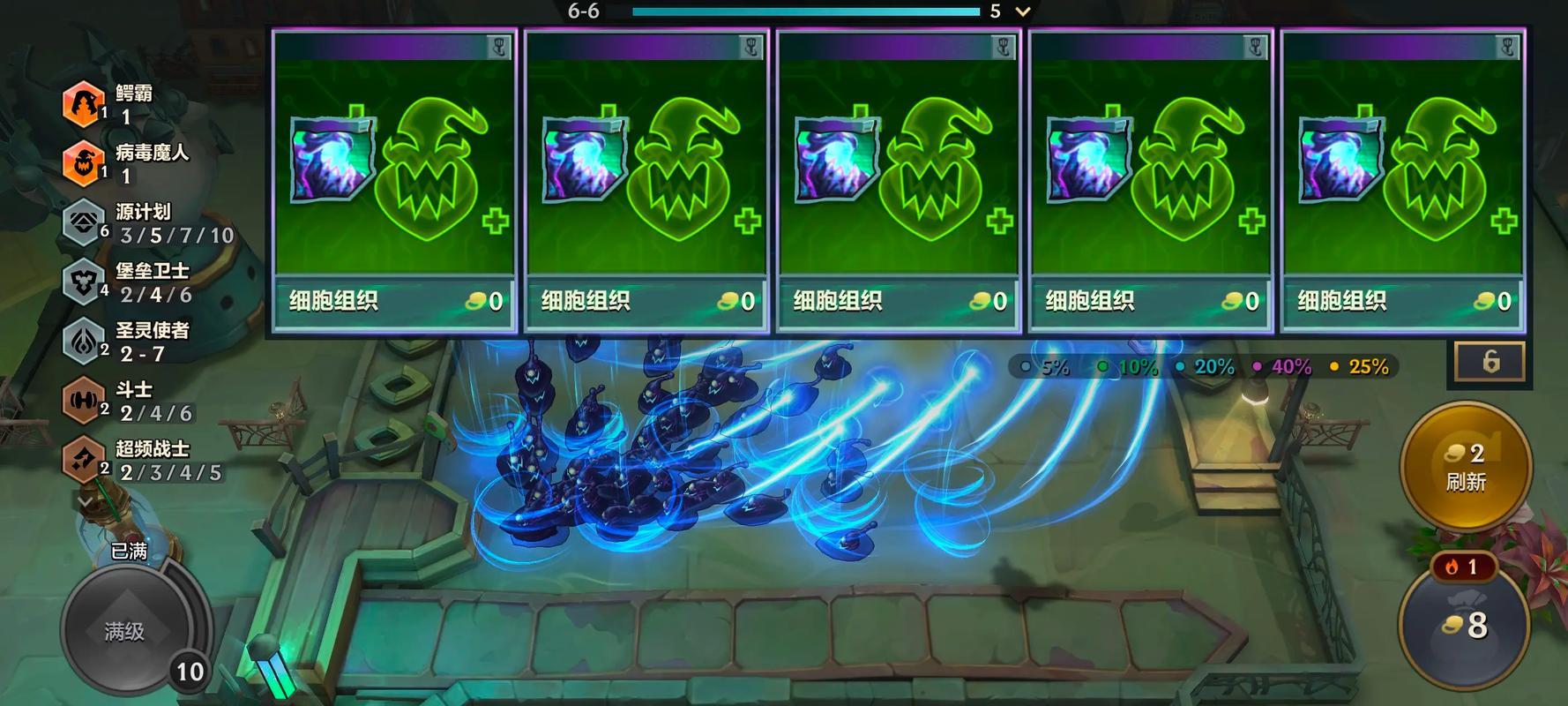Tap the 满级 experience button
The height and width of the screenshot is (706, 1568).
click(x=125, y=630)
